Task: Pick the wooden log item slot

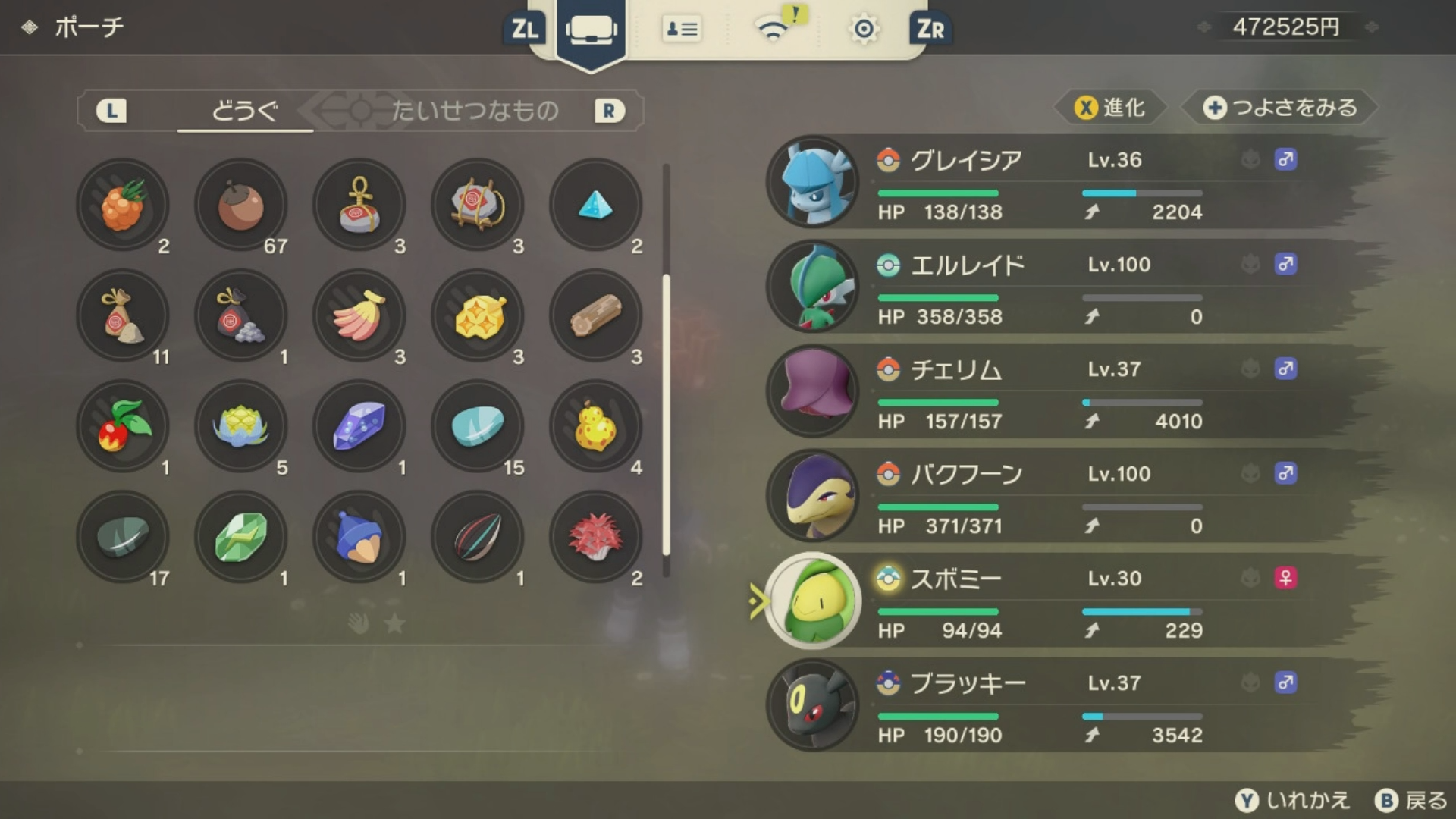Action: click(596, 315)
